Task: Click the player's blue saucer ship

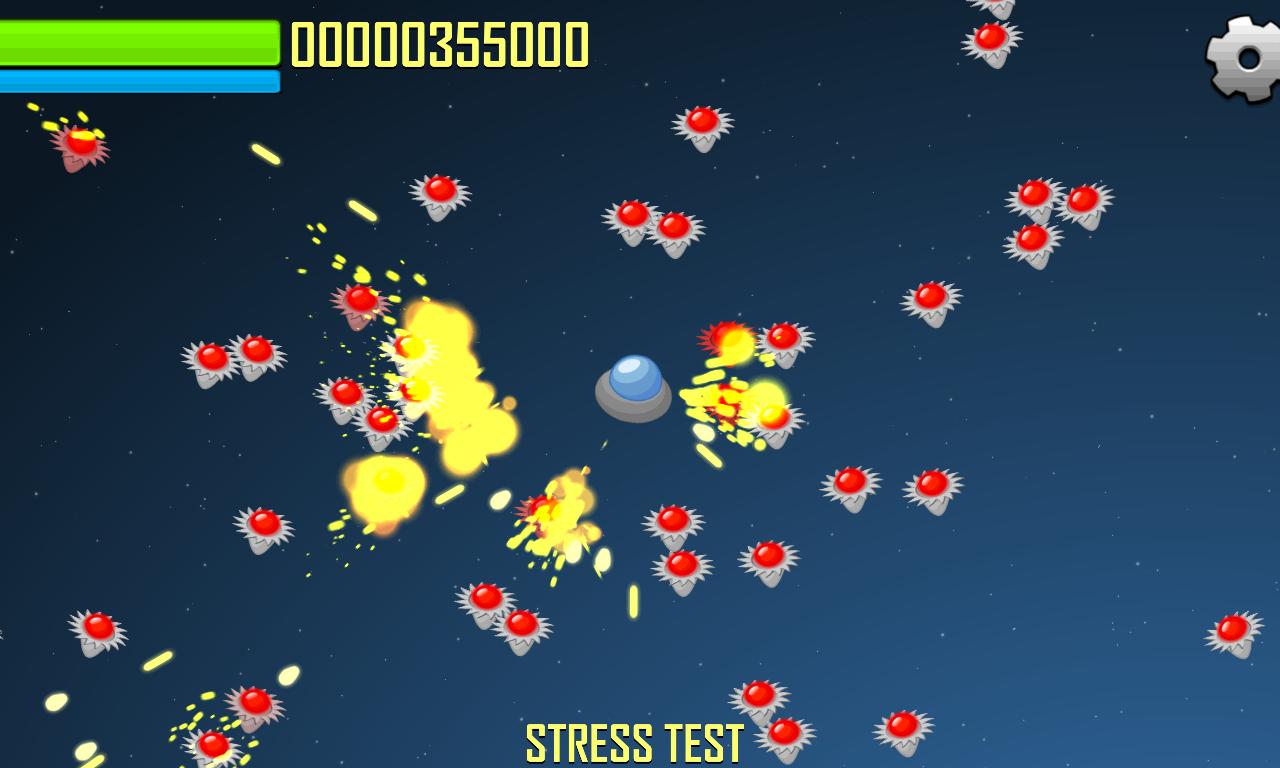Action: tap(633, 388)
